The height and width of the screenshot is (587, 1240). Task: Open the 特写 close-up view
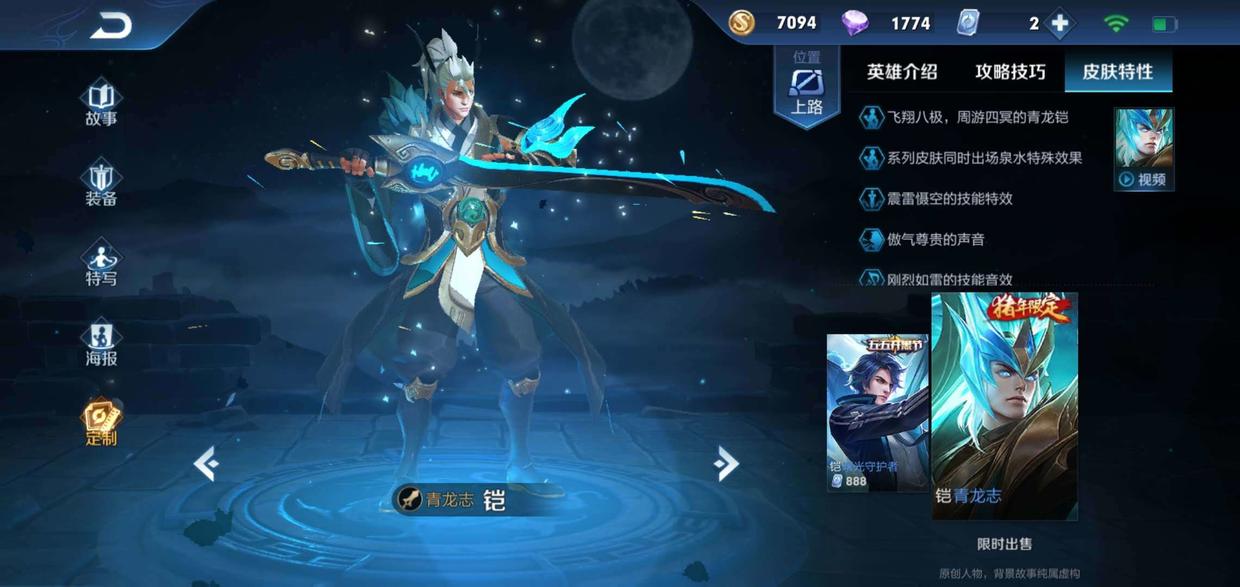coord(101,264)
